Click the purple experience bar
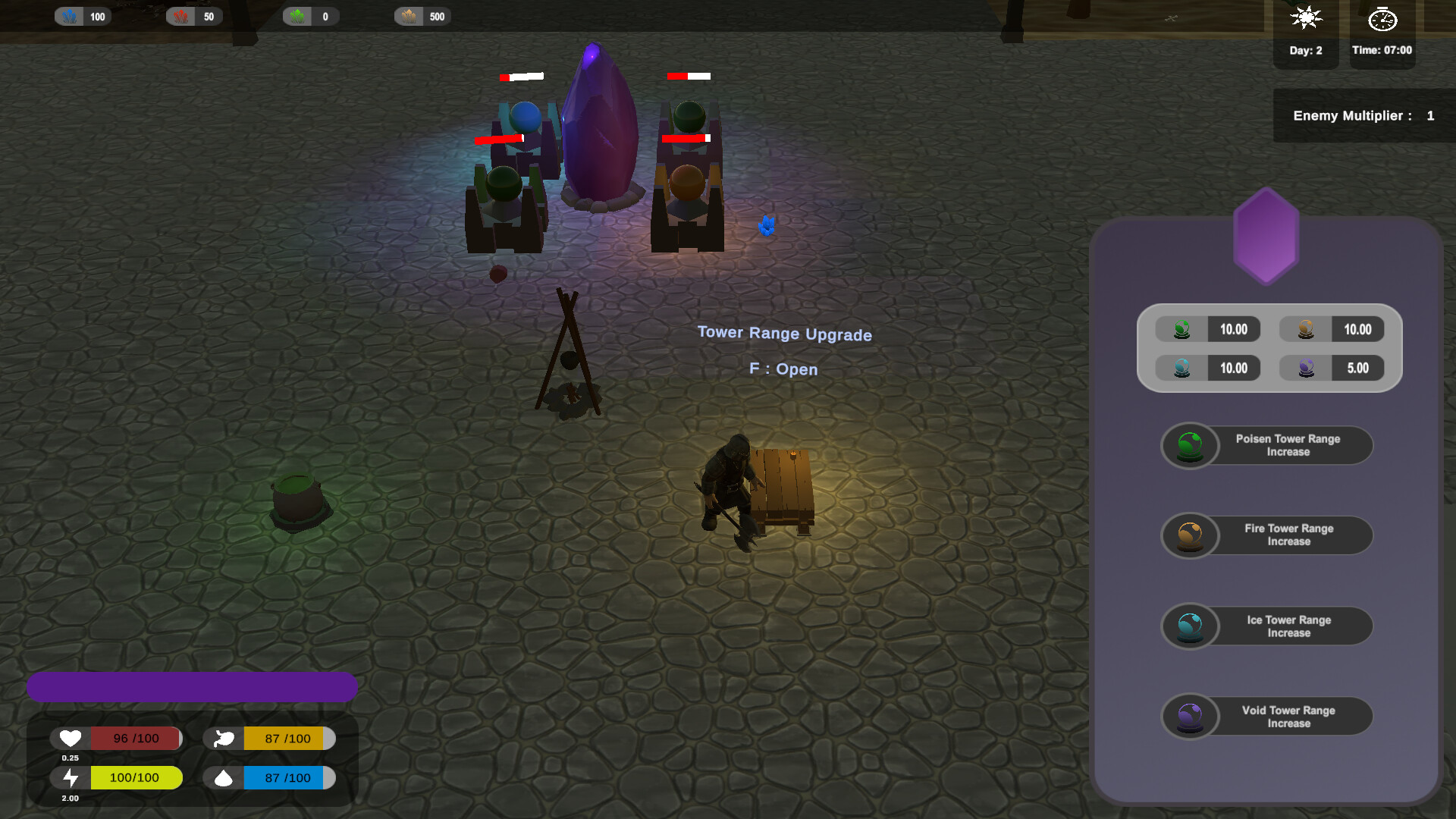Image resolution: width=1456 pixels, height=819 pixels. [x=193, y=686]
